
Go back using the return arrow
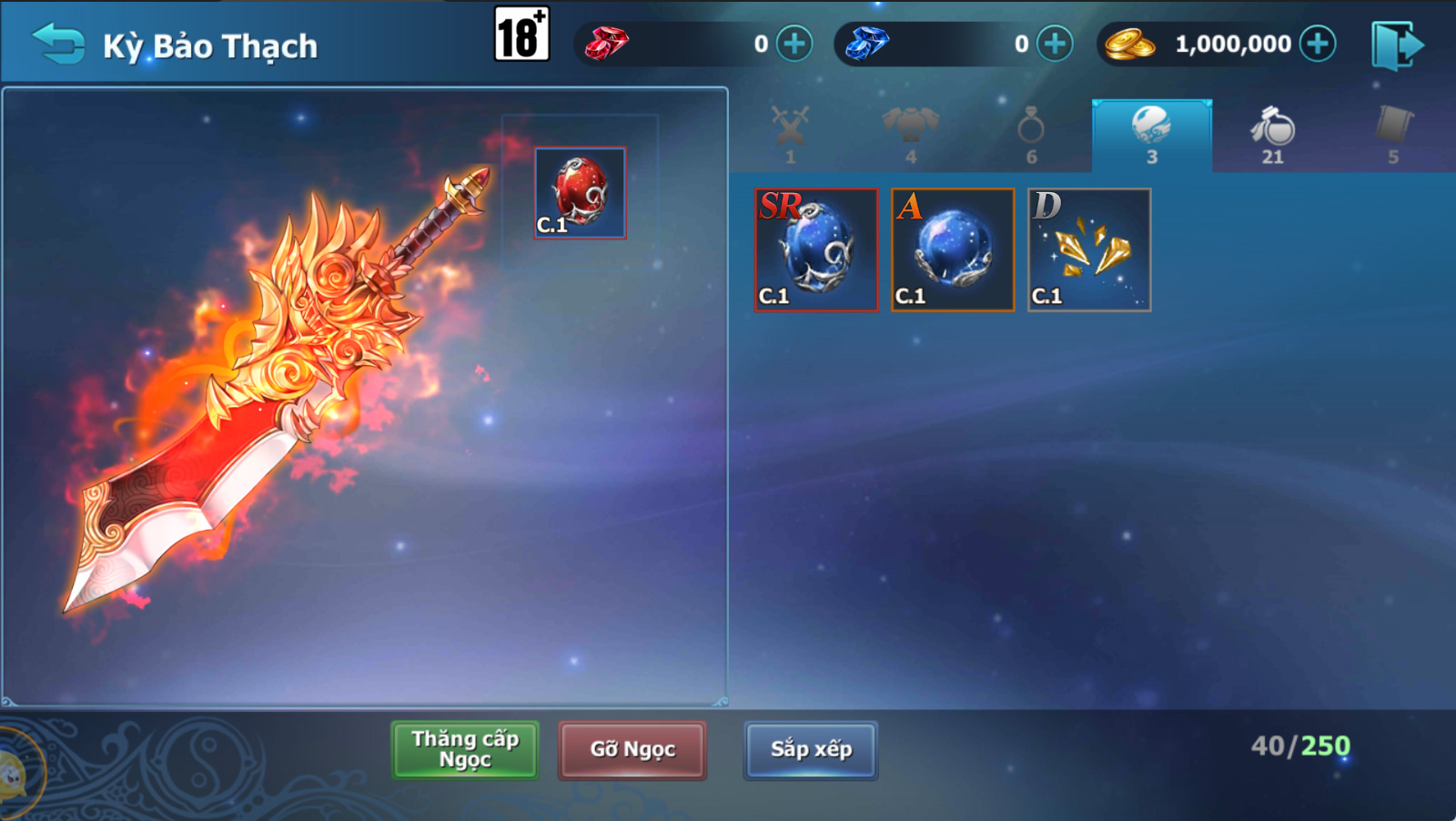coord(58,44)
